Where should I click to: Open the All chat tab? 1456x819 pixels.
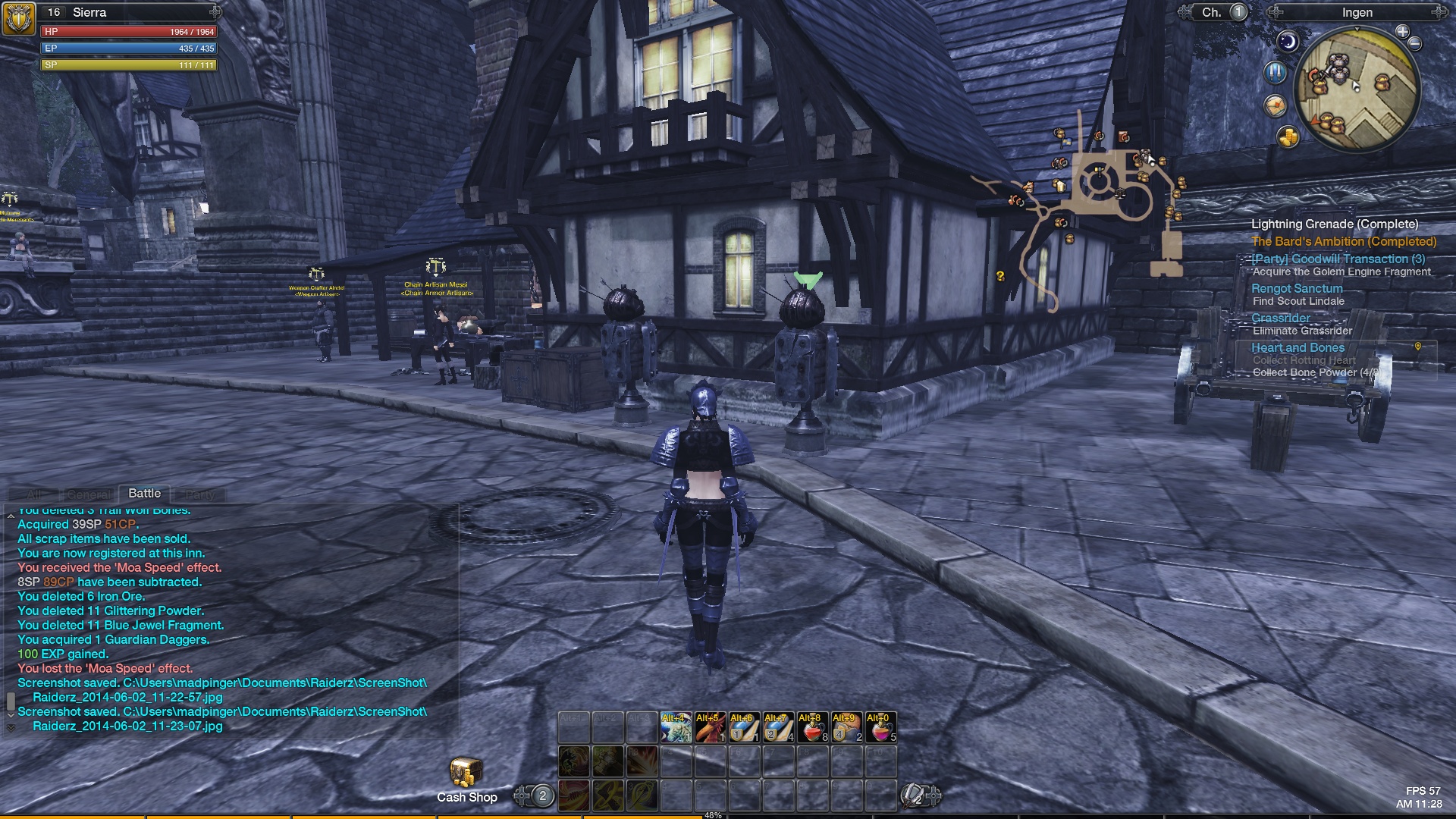tap(34, 494)
